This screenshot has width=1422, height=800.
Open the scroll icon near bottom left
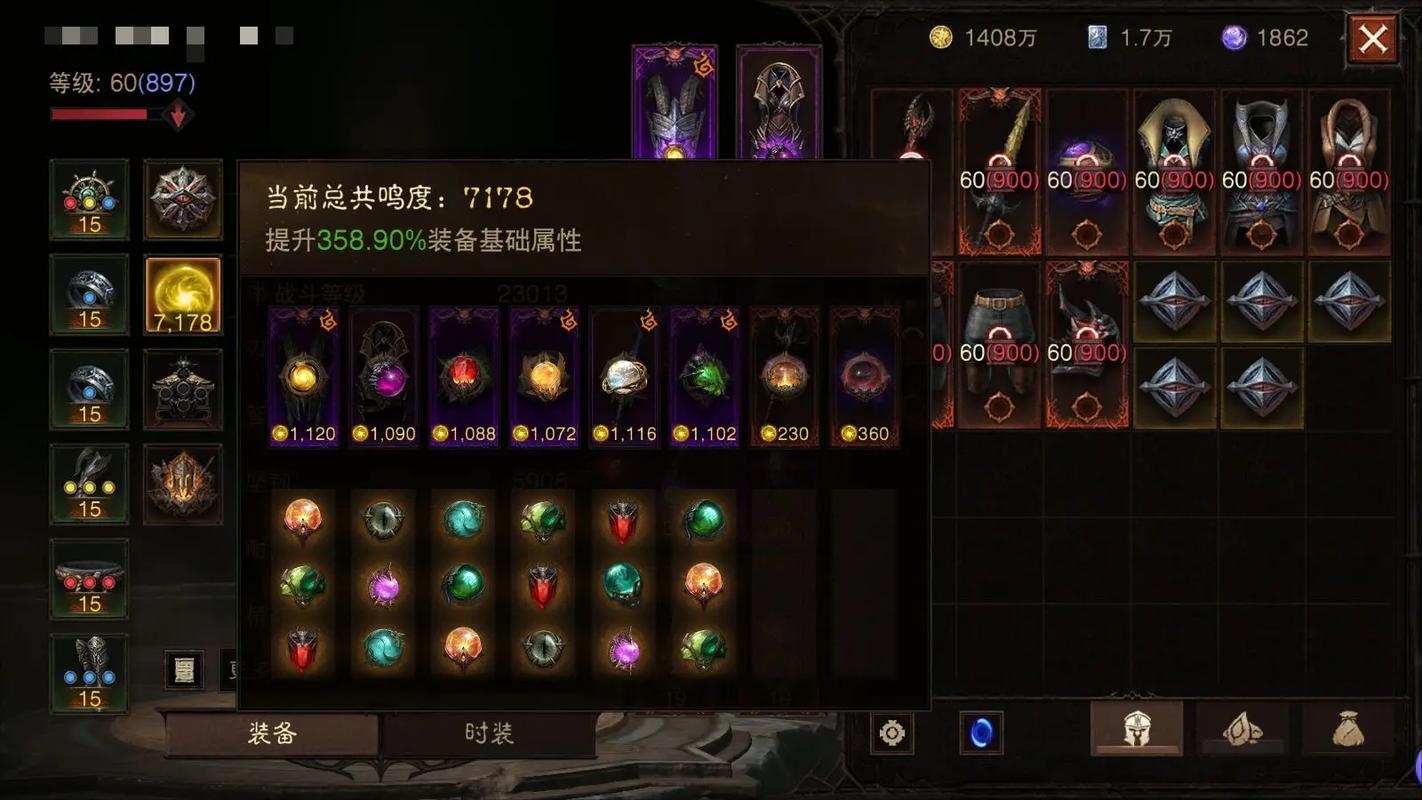click(x=186, y=670)
